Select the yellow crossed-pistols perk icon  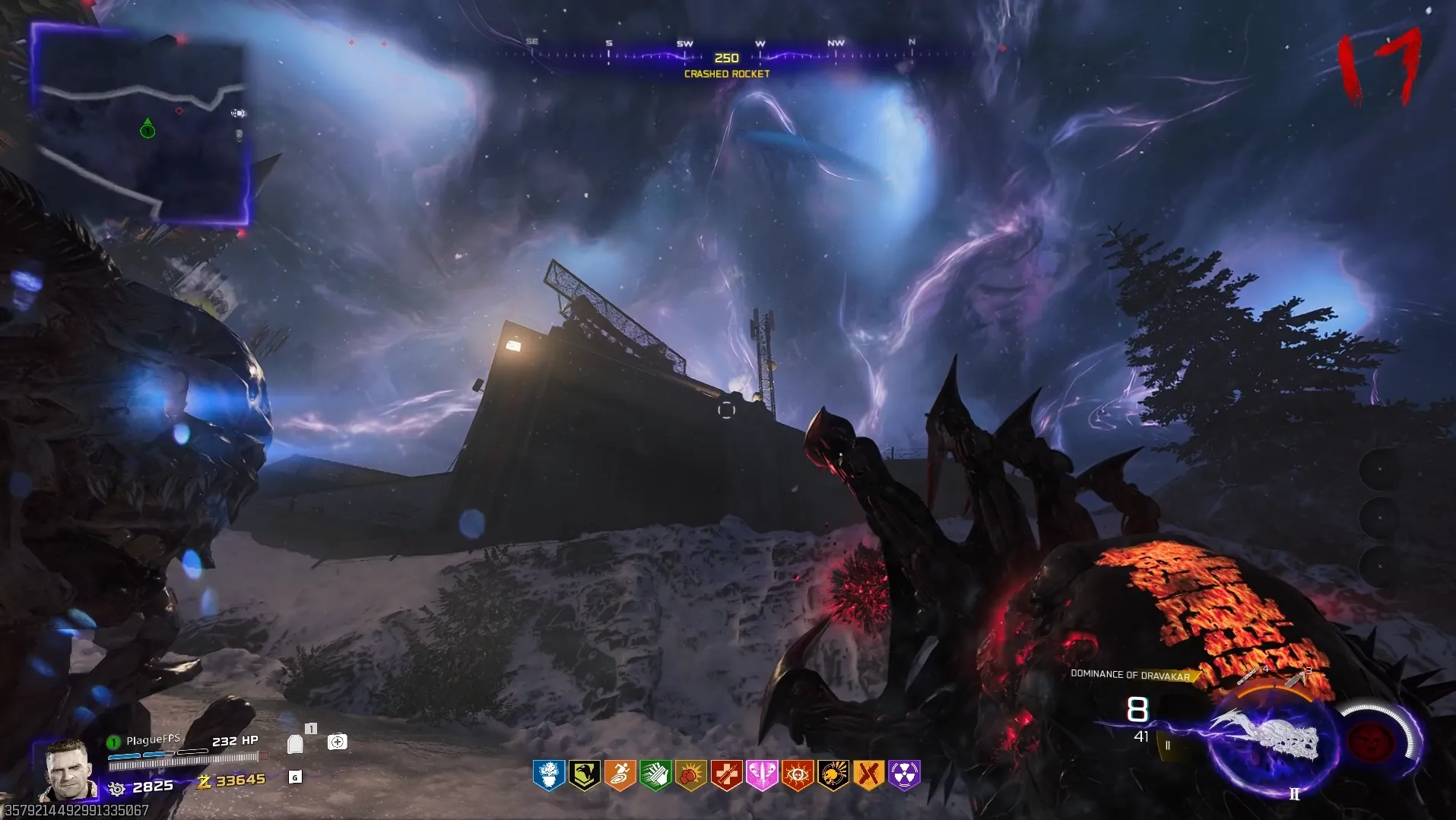click(869, 775)
